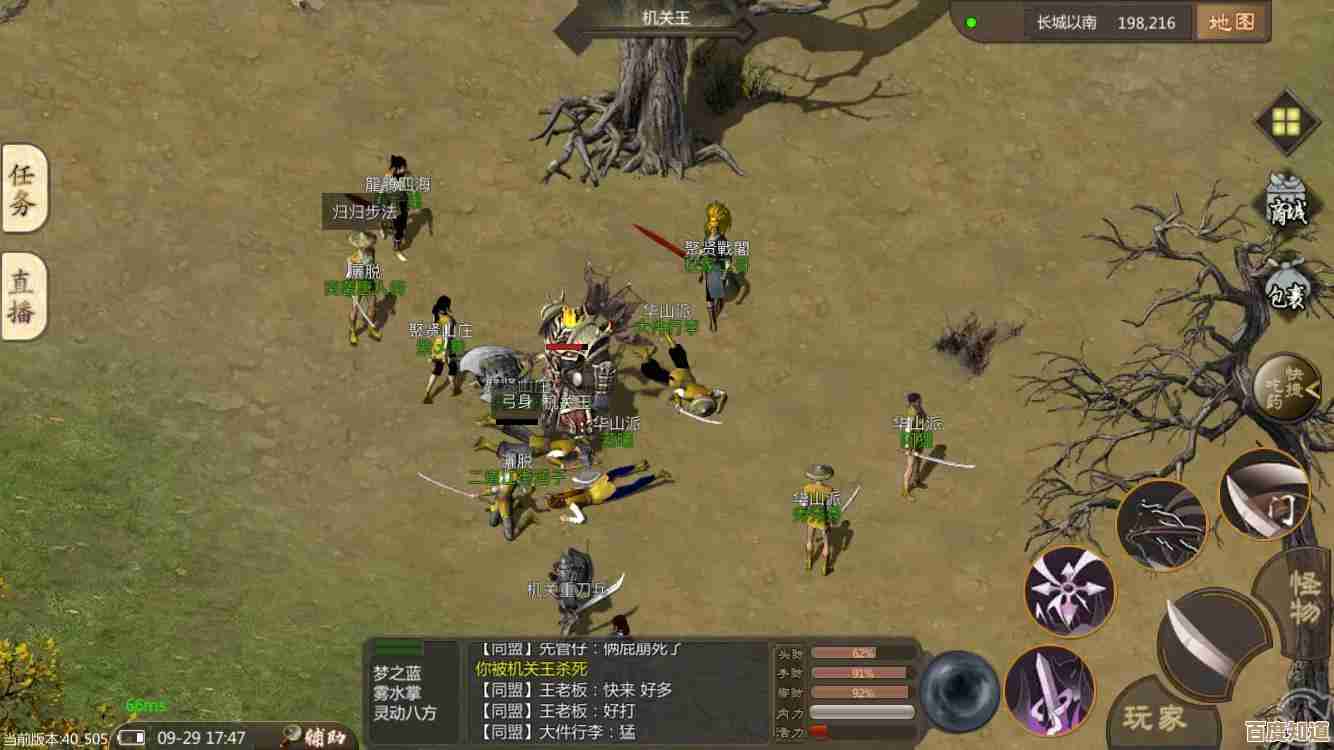This screenshot has height=750, width=1334.
Task: Activate the lightning skill icon
Action: point(1161,525)
